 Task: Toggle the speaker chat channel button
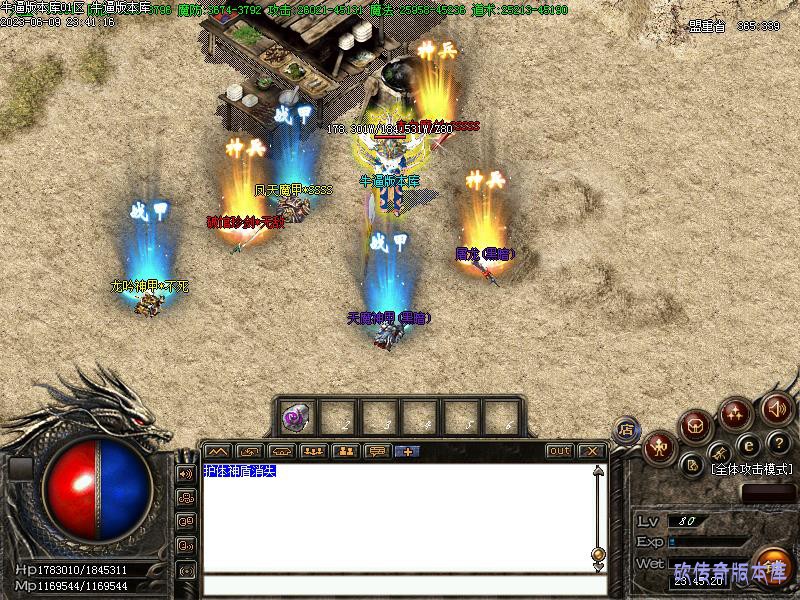pos(185,473)
